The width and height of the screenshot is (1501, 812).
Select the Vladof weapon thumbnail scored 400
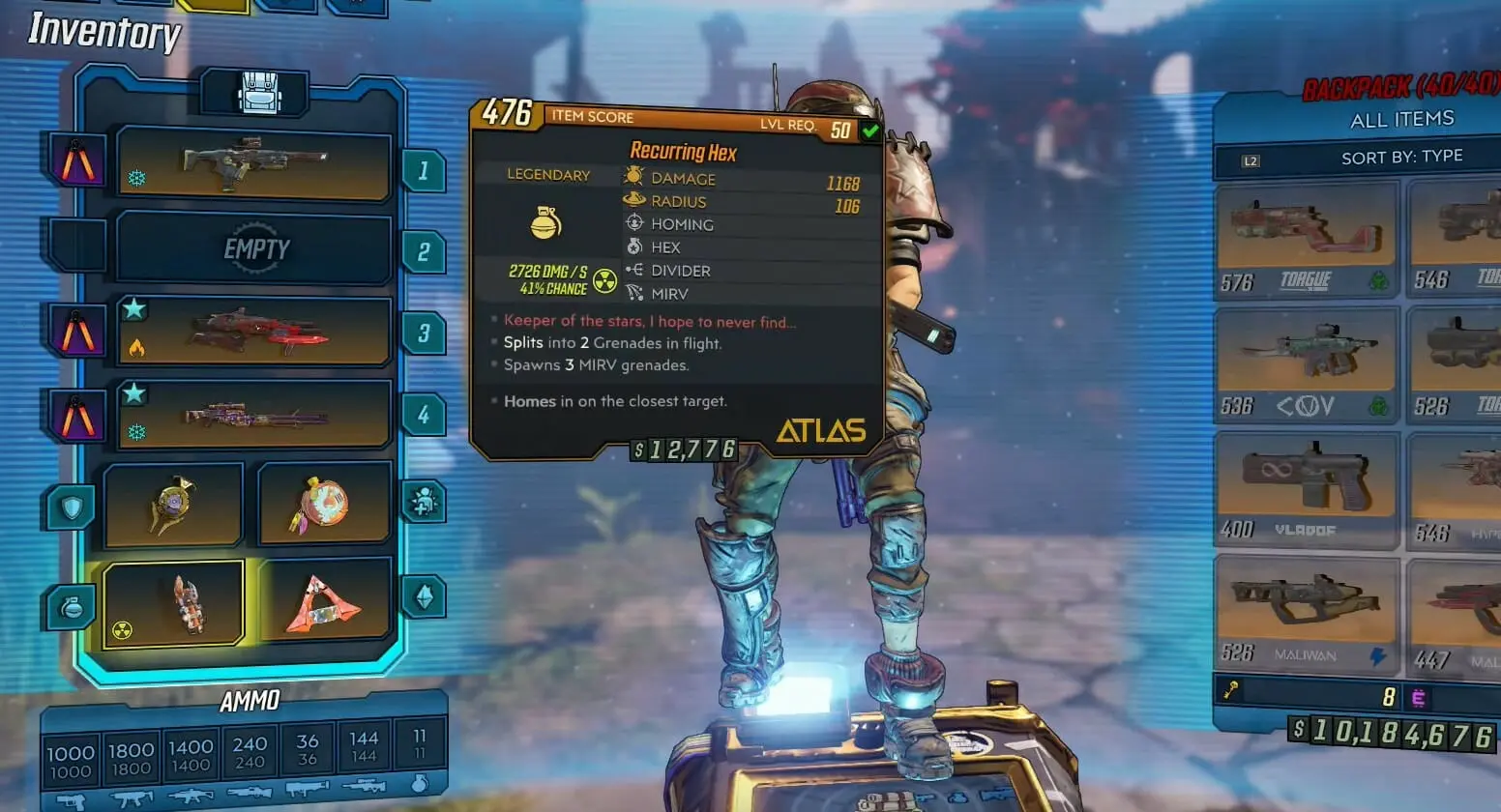(1306, 488)
